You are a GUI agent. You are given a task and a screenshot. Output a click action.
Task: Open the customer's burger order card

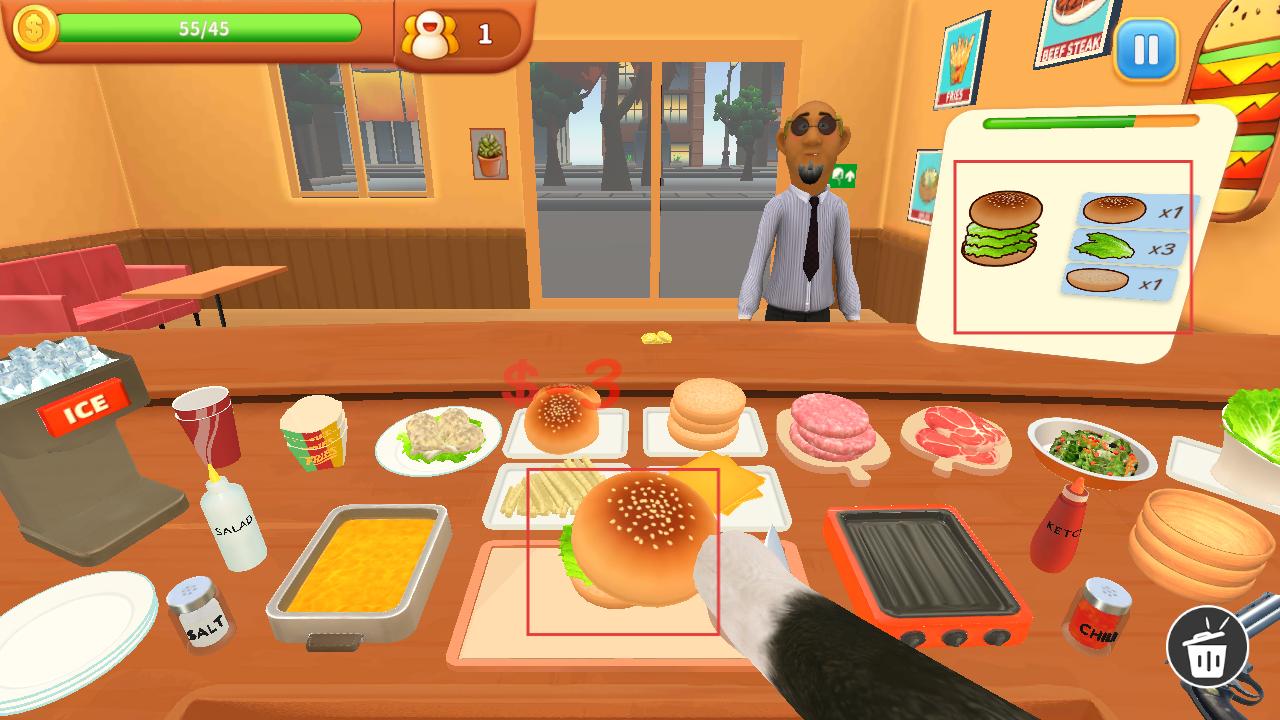[1072, 247]
